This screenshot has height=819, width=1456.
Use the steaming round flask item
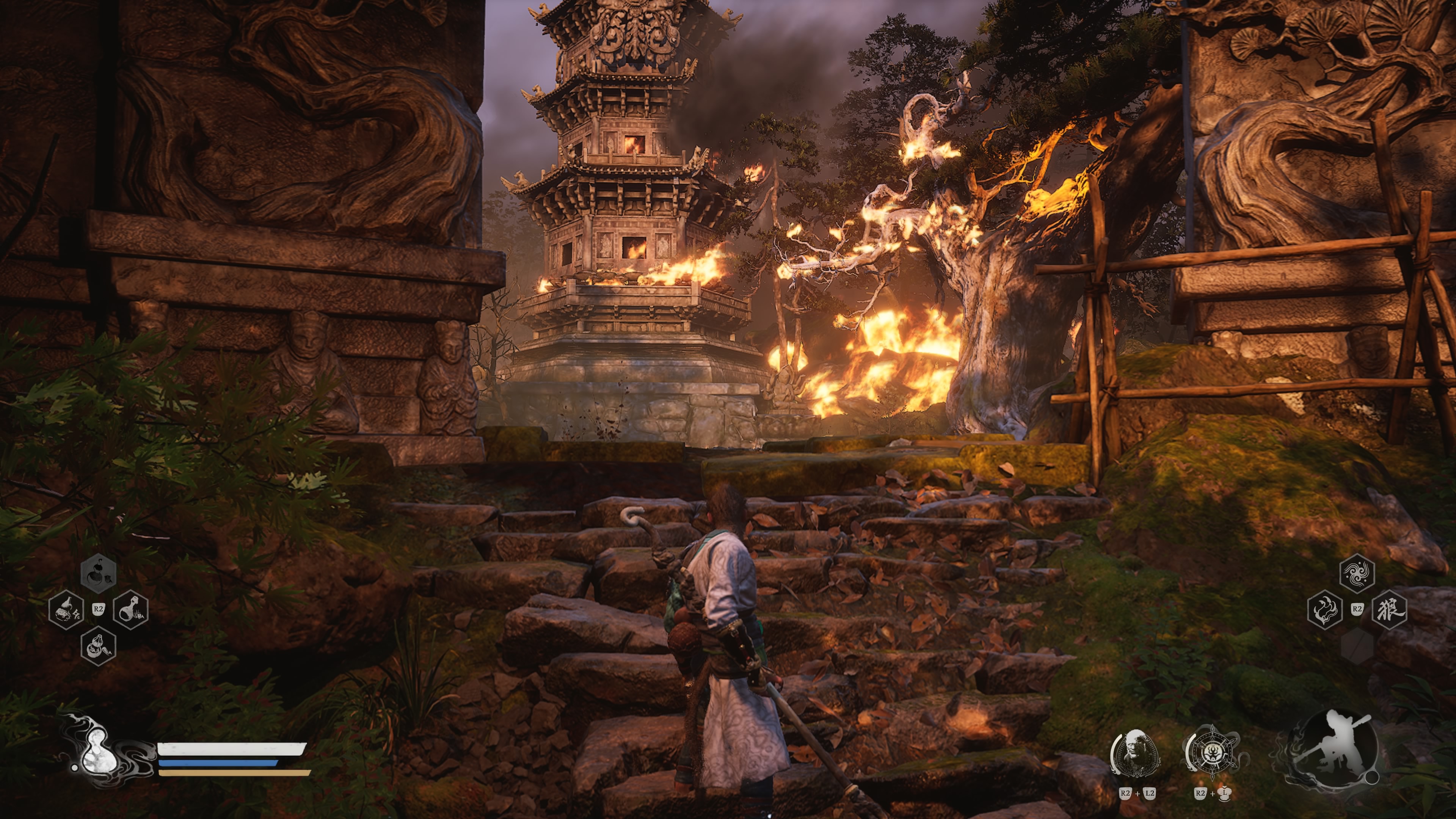coord(131,609)
